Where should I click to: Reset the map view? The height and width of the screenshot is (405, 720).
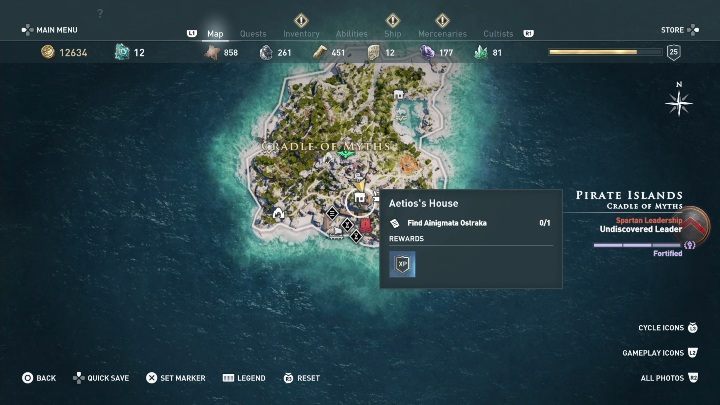click(x=301, y=378)
